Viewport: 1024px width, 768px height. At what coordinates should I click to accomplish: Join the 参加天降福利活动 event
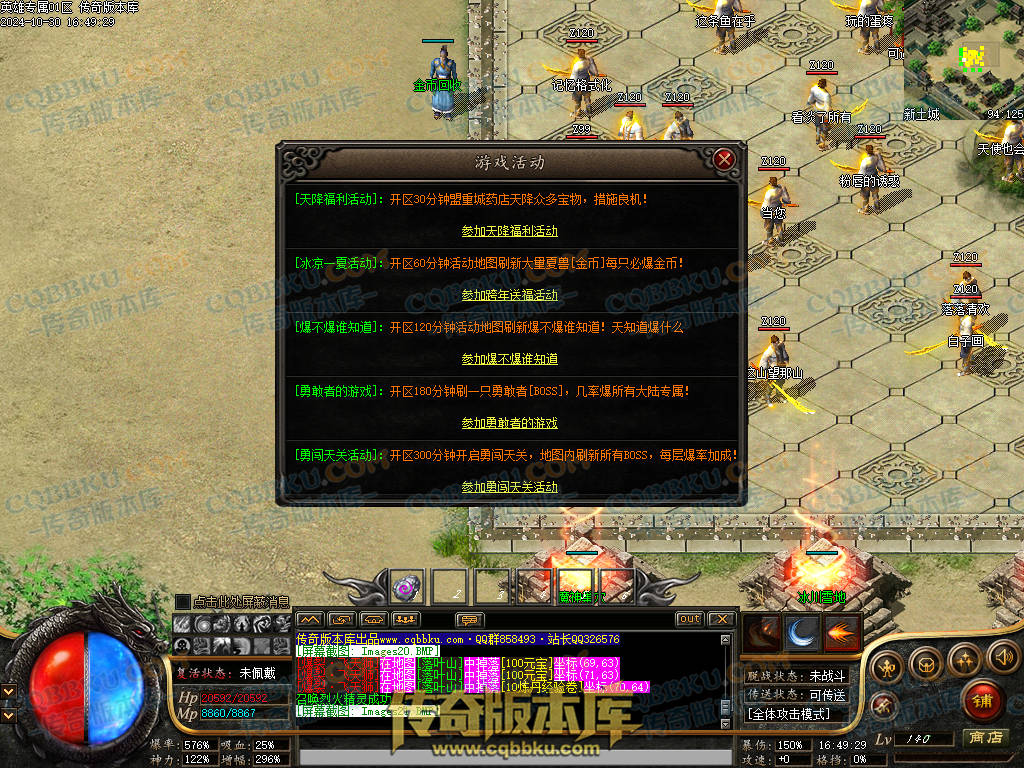[509, 231]
